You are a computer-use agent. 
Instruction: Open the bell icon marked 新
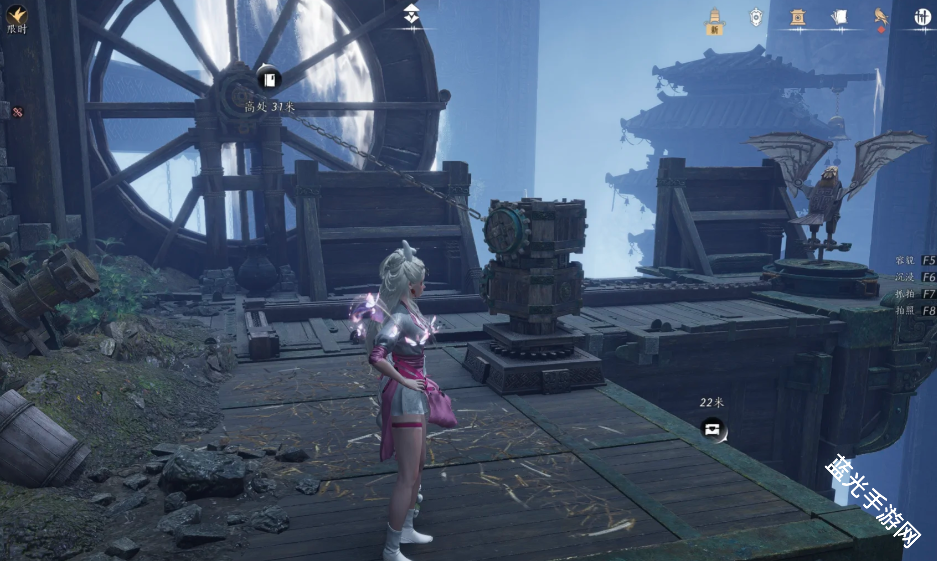tap(715, 18)
